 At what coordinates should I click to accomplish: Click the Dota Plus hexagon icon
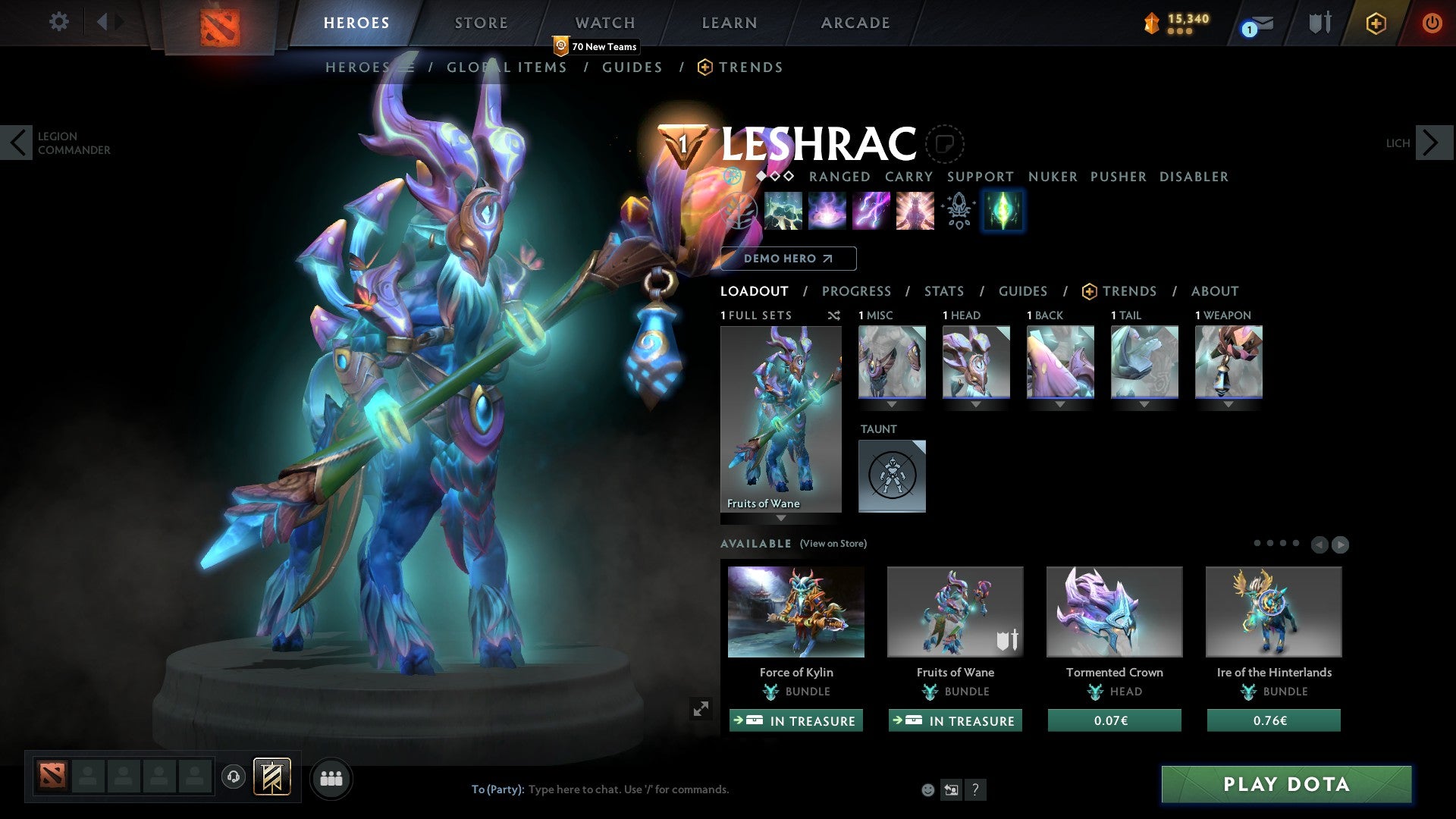[1376, 23]
